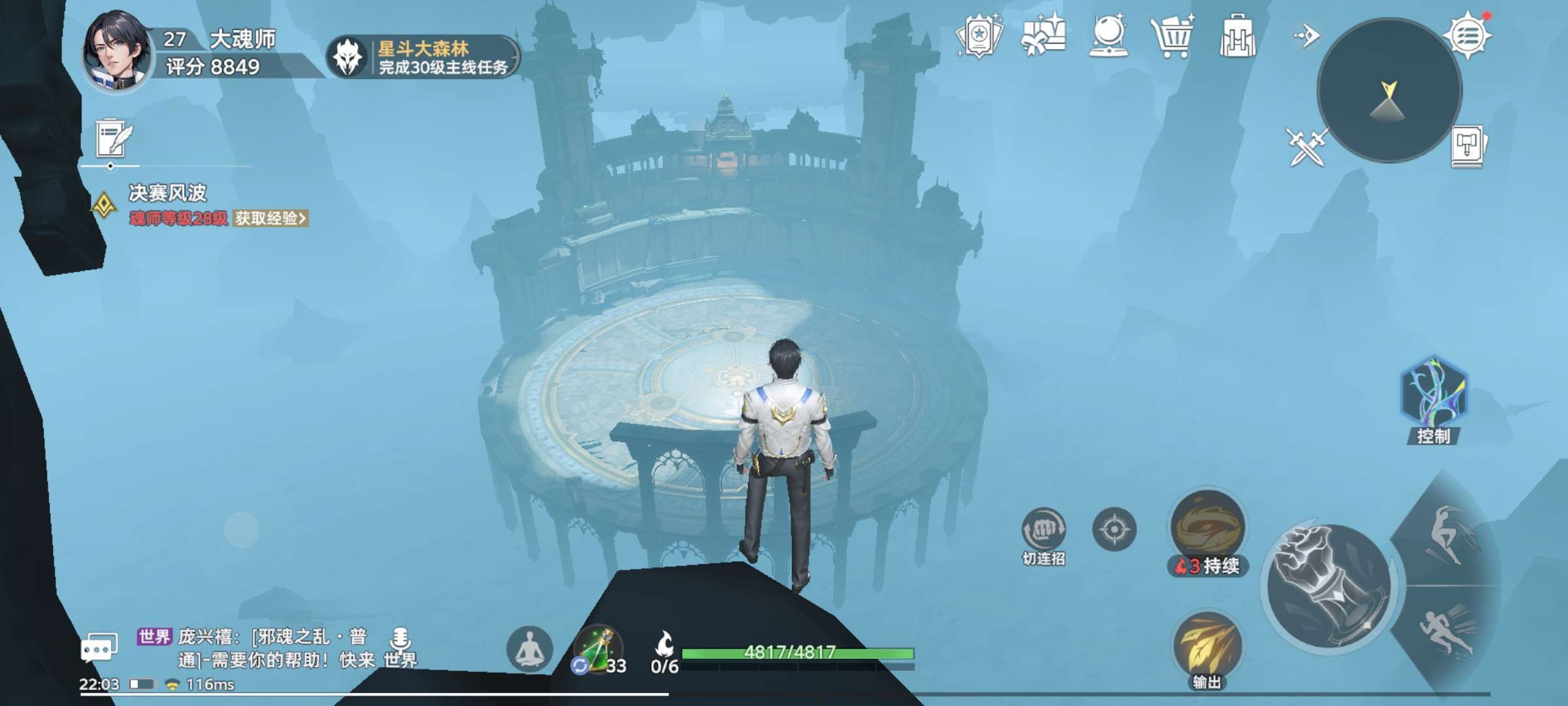Open the backpack inventory
Viewport: 1568px width, 706px height.
[x=1237, y=36]
